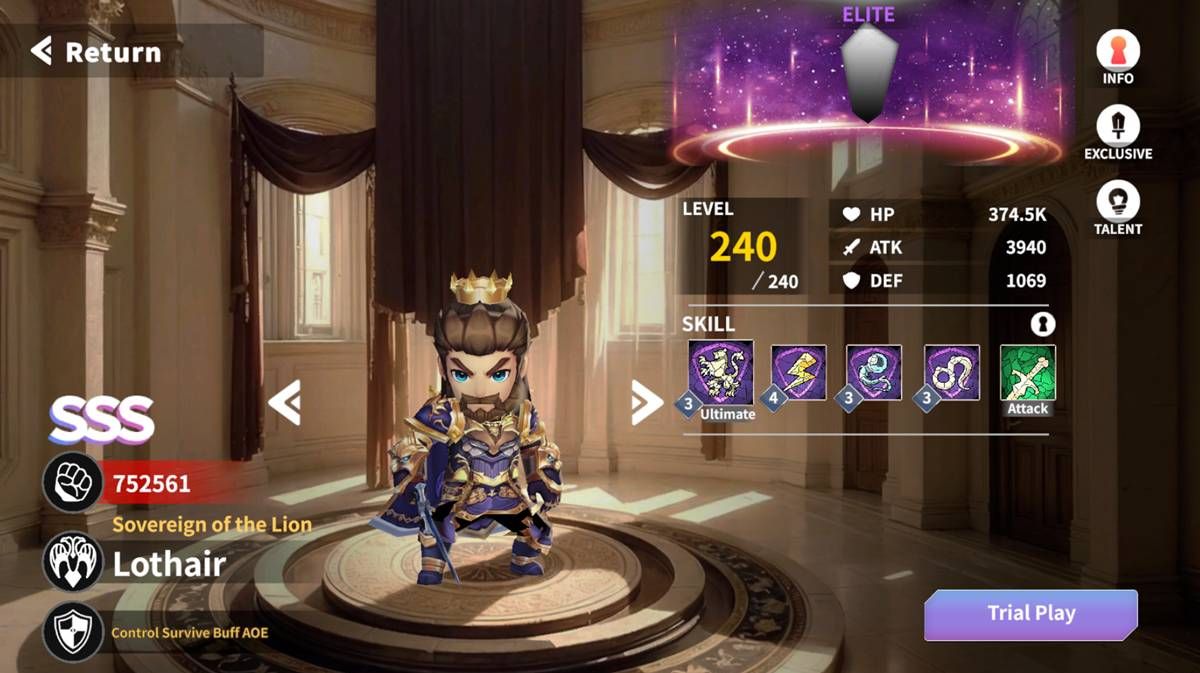Show the next hero with right arrow
The width and height of the screenshot is (1200, 673).
click(646, 402)
